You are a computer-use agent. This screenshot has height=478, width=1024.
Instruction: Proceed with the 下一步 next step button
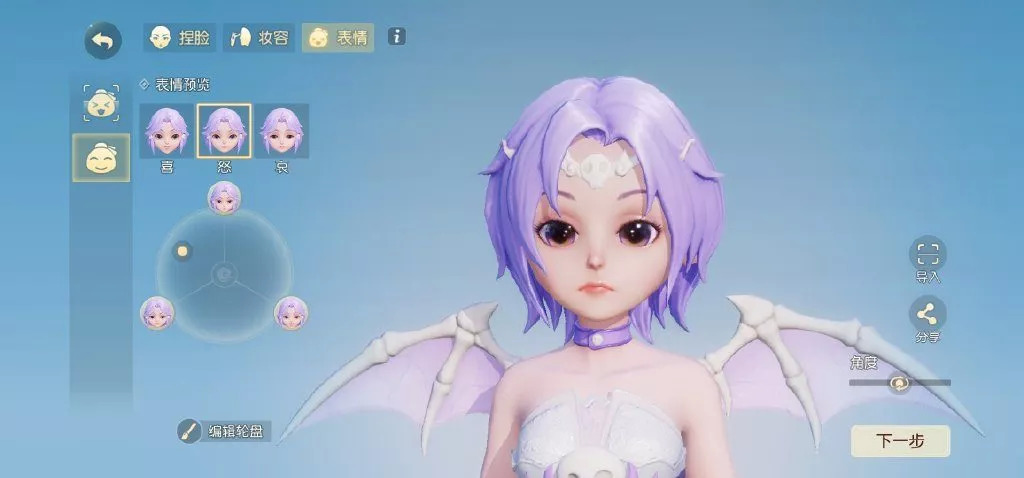(x=900, y=441)
